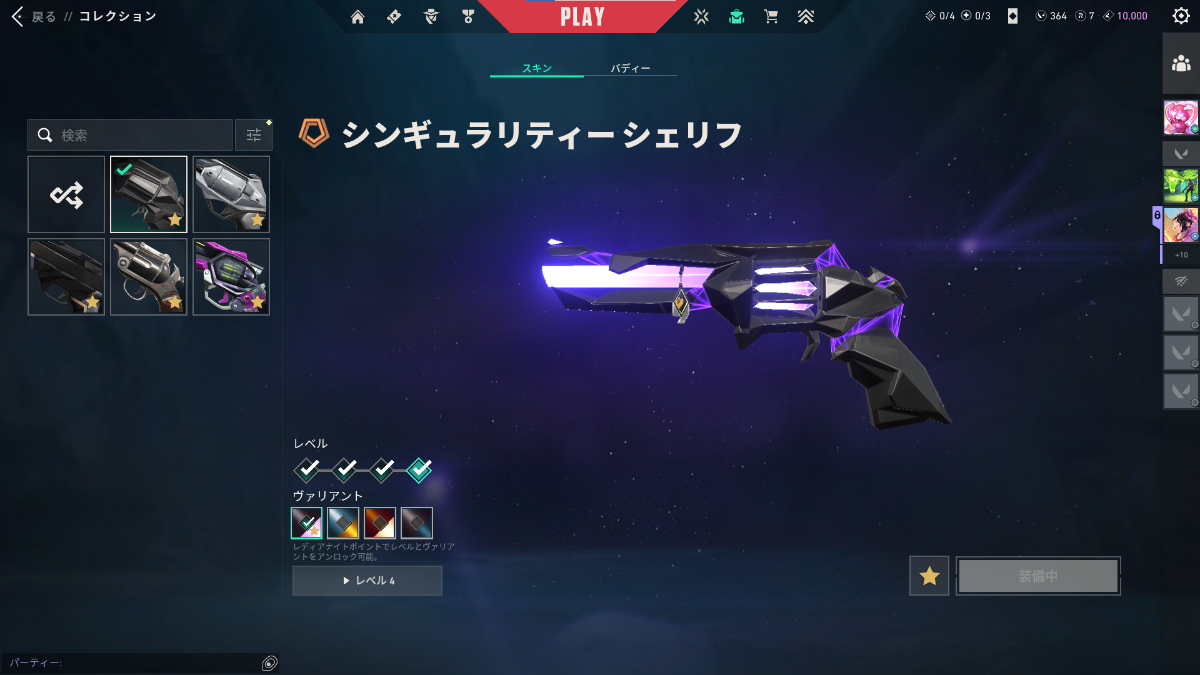Open the green collection backpack icon

click(x=737, y=16)
